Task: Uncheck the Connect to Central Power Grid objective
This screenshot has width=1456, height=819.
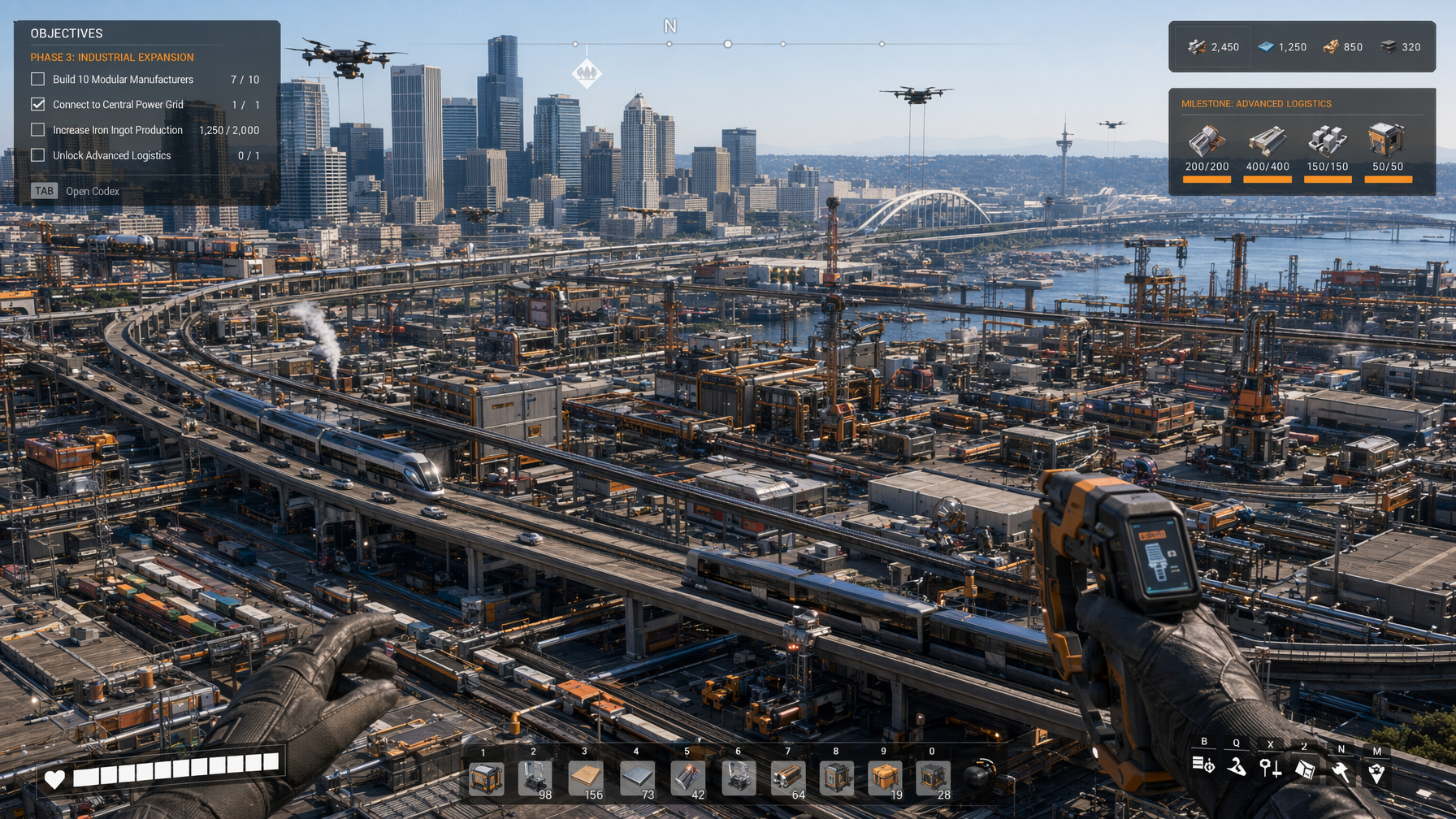Action: click(37, 104)
